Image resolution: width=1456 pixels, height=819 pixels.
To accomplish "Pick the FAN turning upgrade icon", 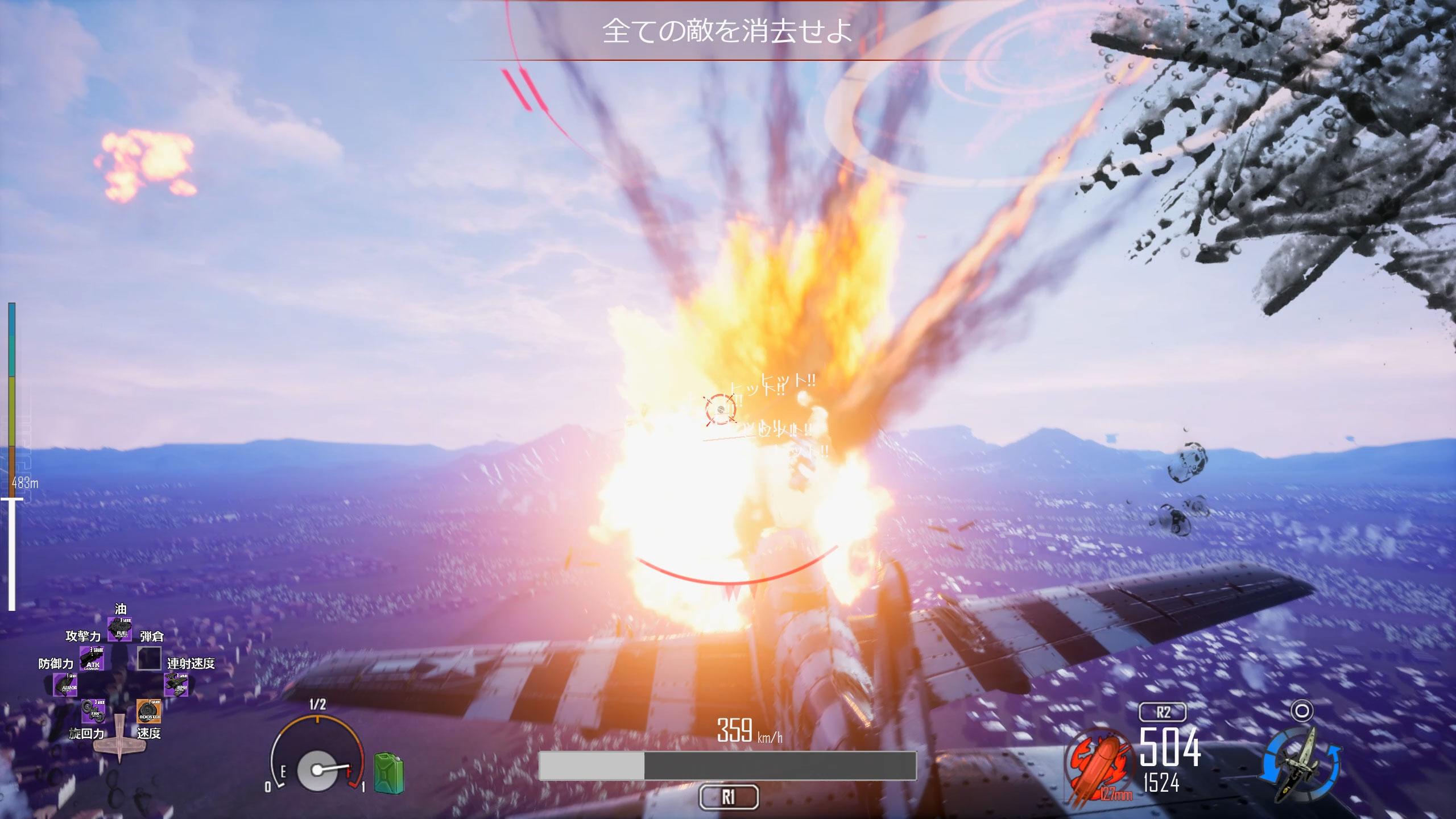I will (x=93, y=711).
